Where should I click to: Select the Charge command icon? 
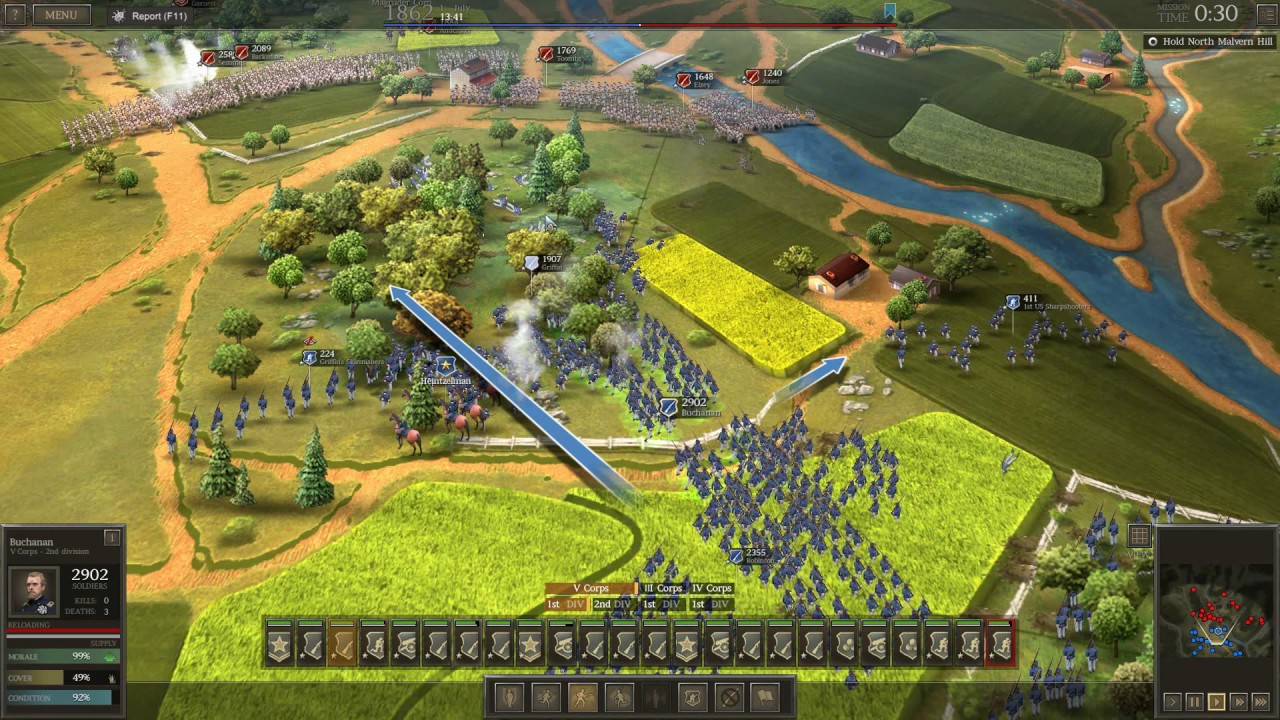pyautogui.click(x=546, y=698)
